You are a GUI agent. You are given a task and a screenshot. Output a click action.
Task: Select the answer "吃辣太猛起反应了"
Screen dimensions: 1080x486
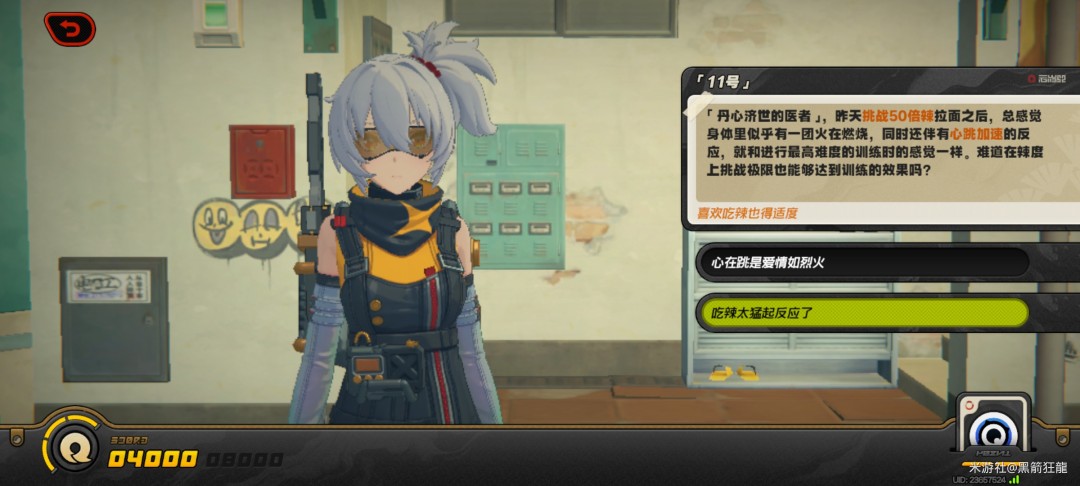(x=862, y=313)
